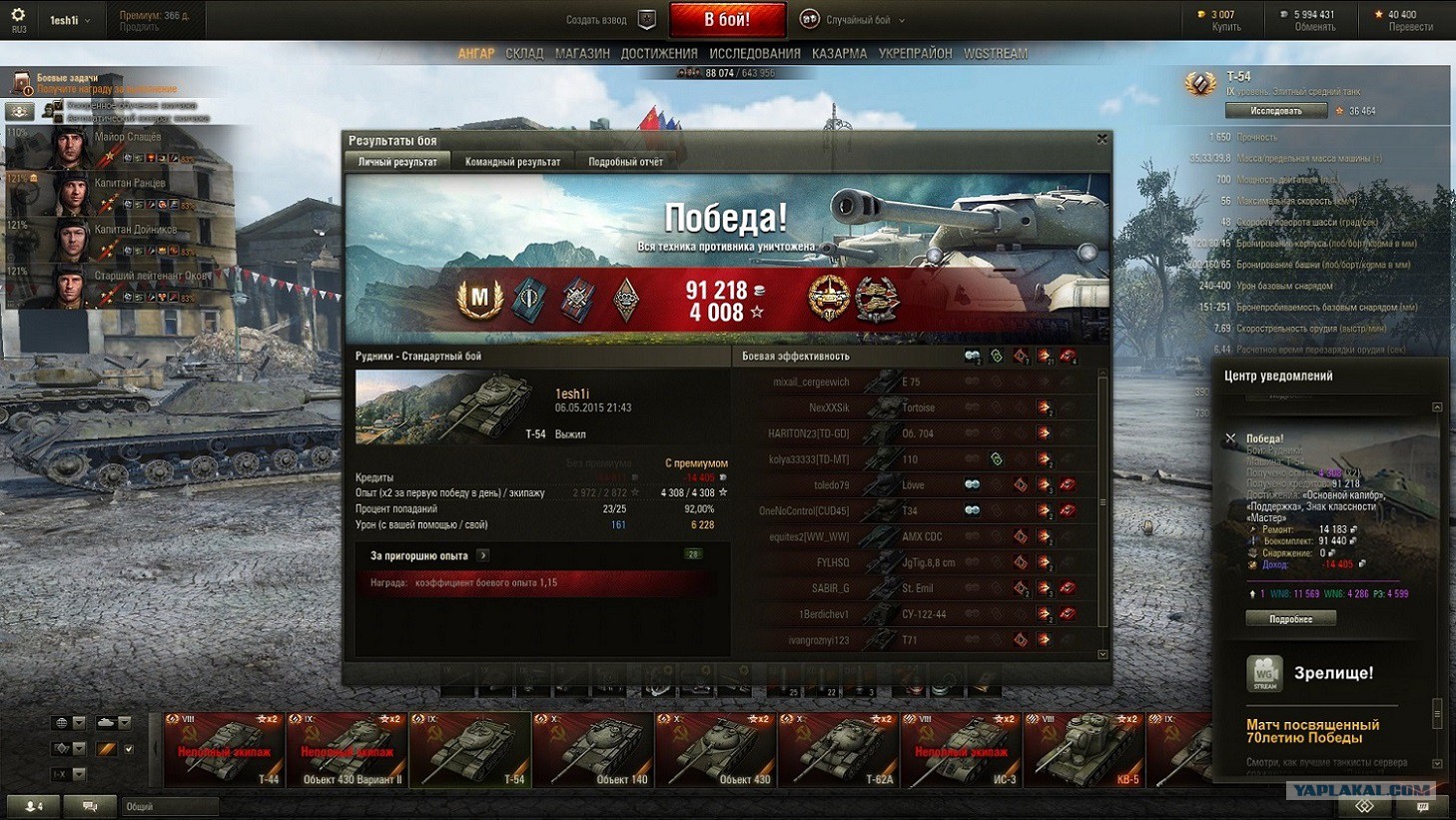1456x820 pixels.
Task: Select the Объект 140 tank in carousel
Action: [x=593, y=749]
